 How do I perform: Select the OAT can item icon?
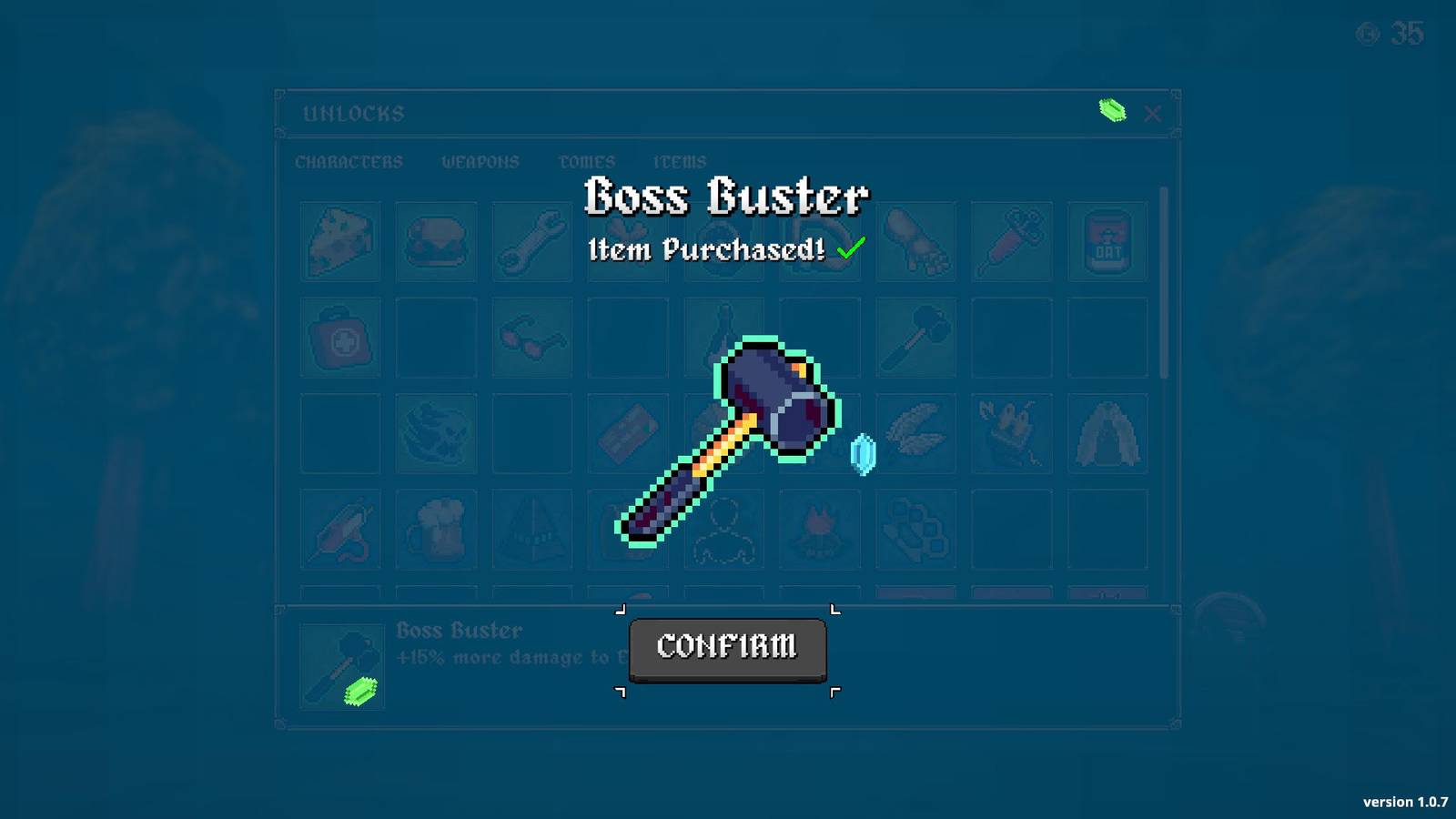point(1108,240)
